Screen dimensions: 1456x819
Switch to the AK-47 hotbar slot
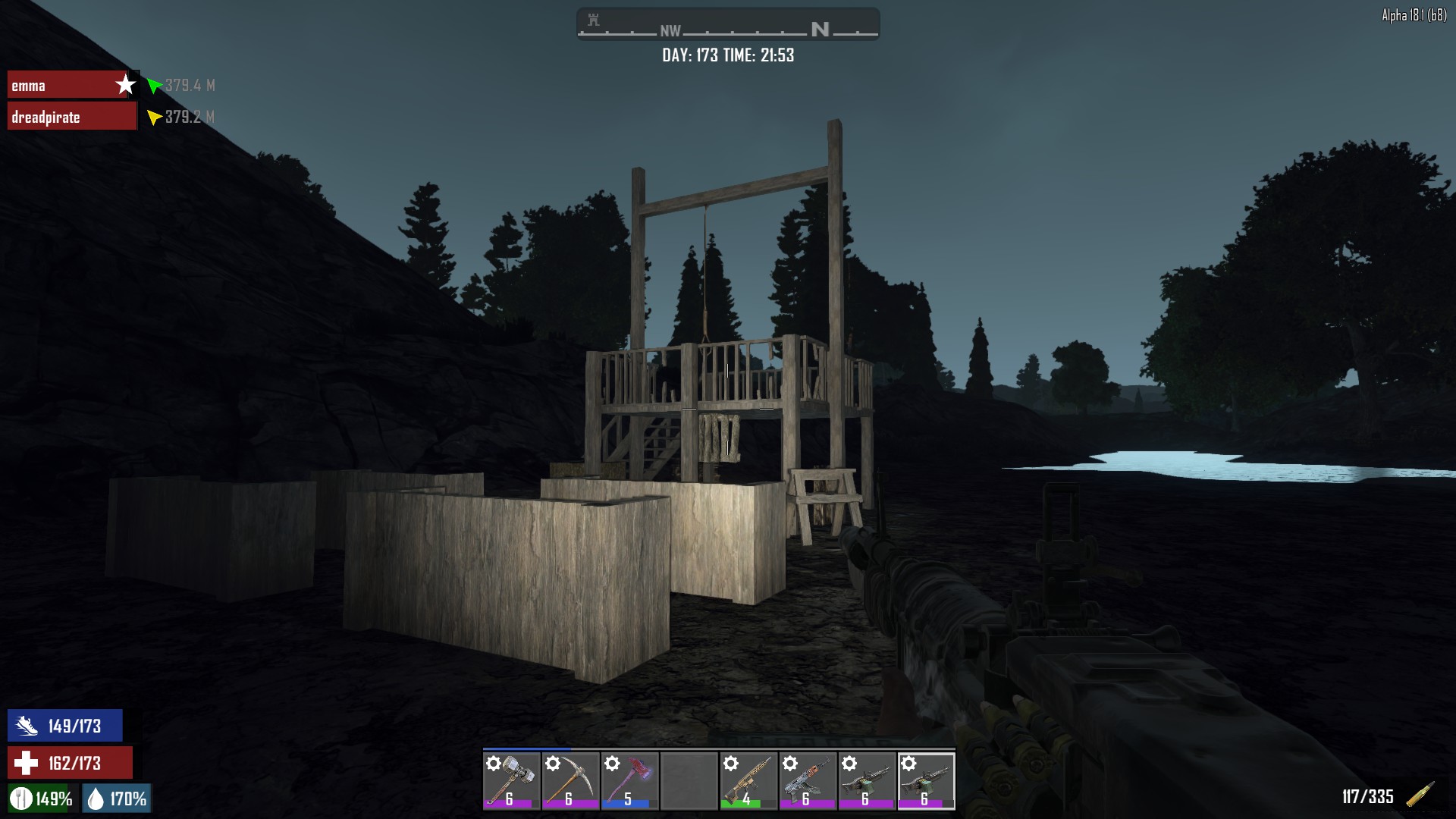click(x=807, y=780)
